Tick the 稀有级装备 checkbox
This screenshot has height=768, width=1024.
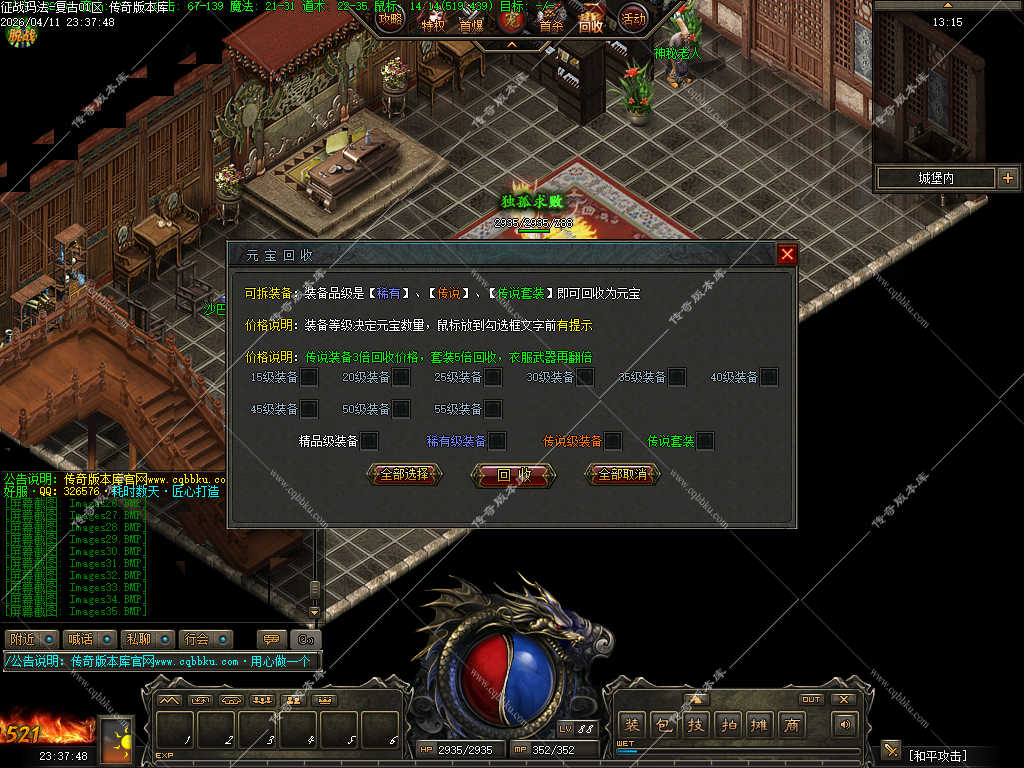pos(496,441)
